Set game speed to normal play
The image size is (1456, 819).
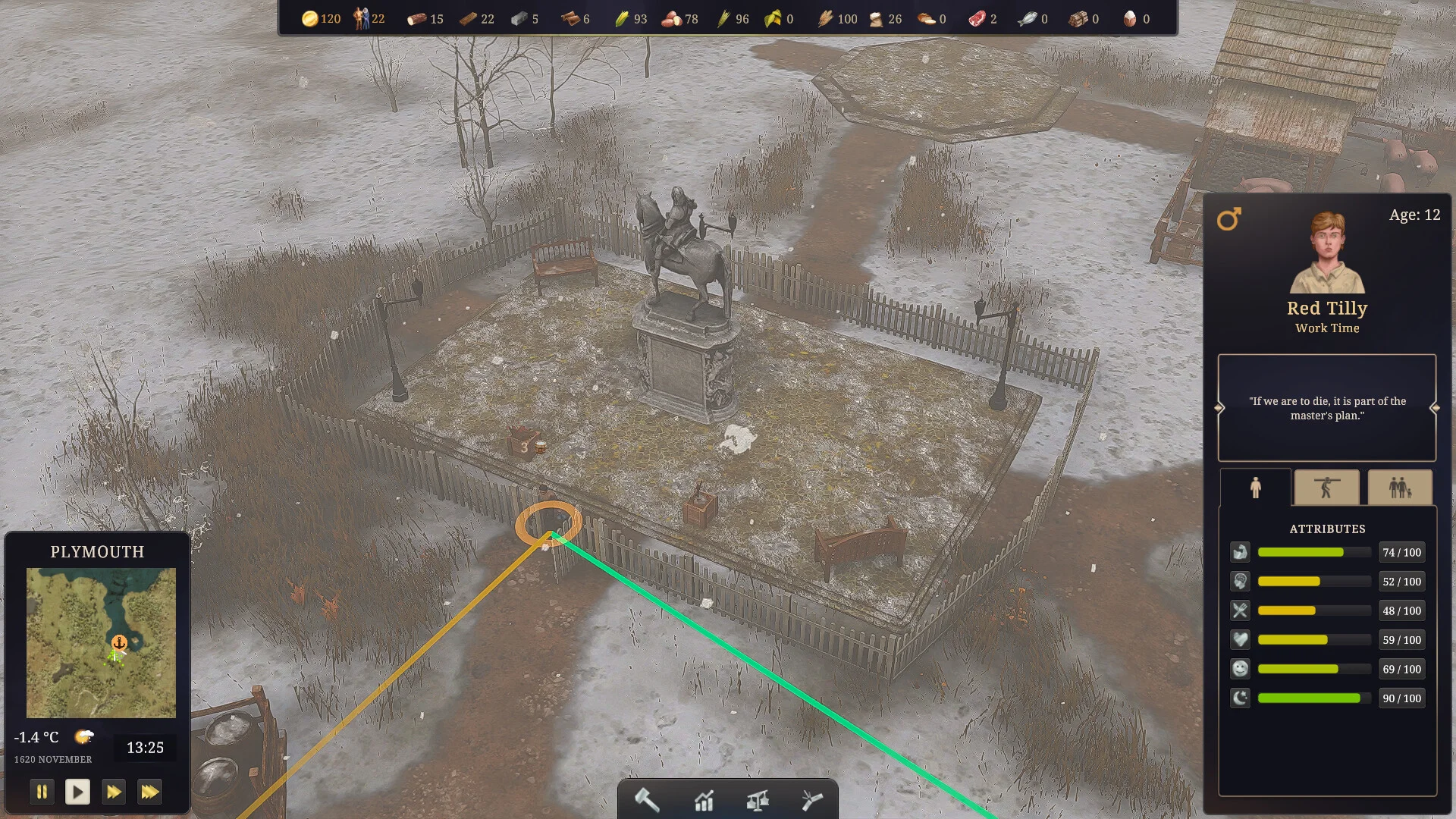[77, 792]
